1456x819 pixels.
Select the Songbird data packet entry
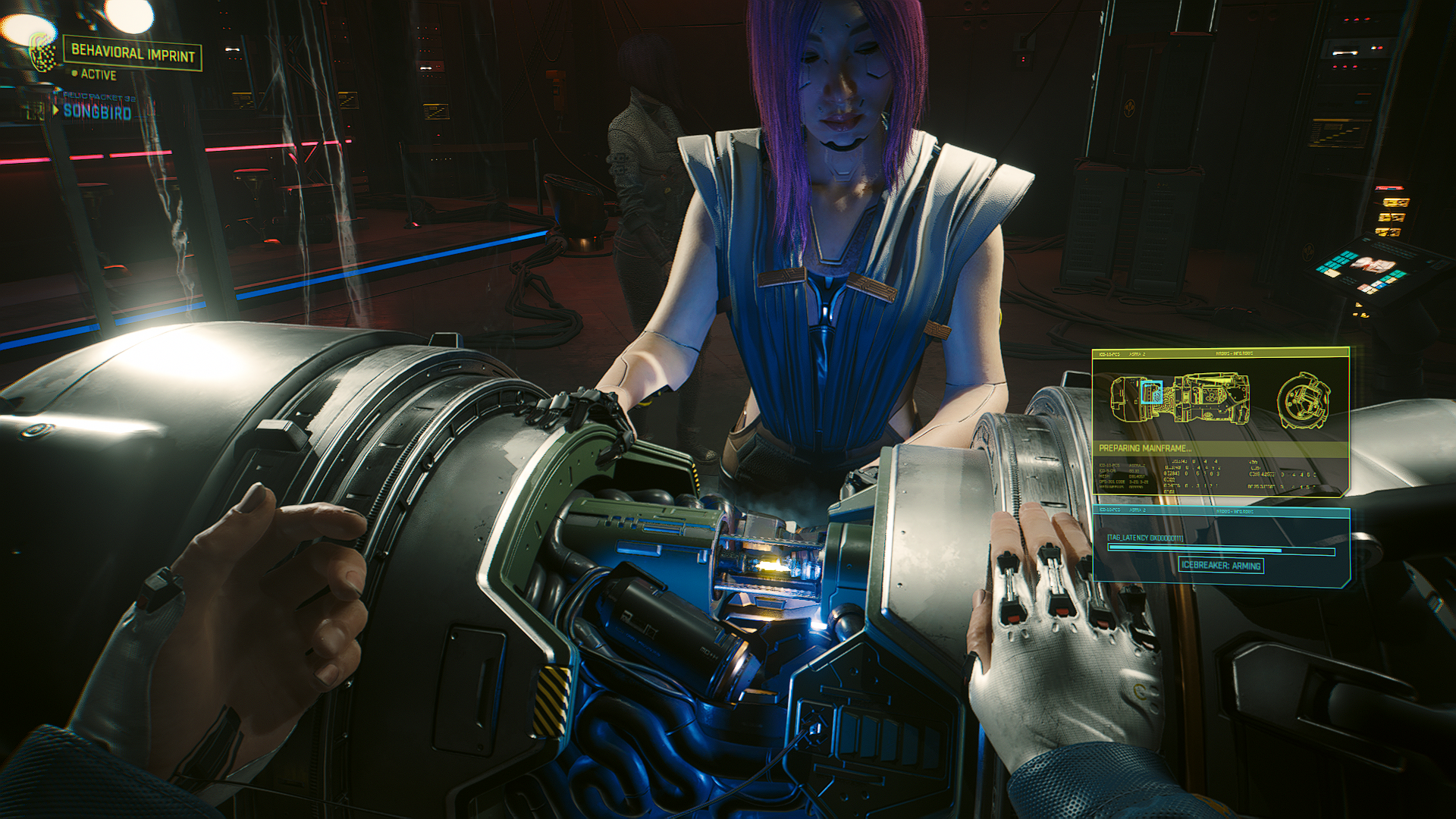(x=97, y=112)
